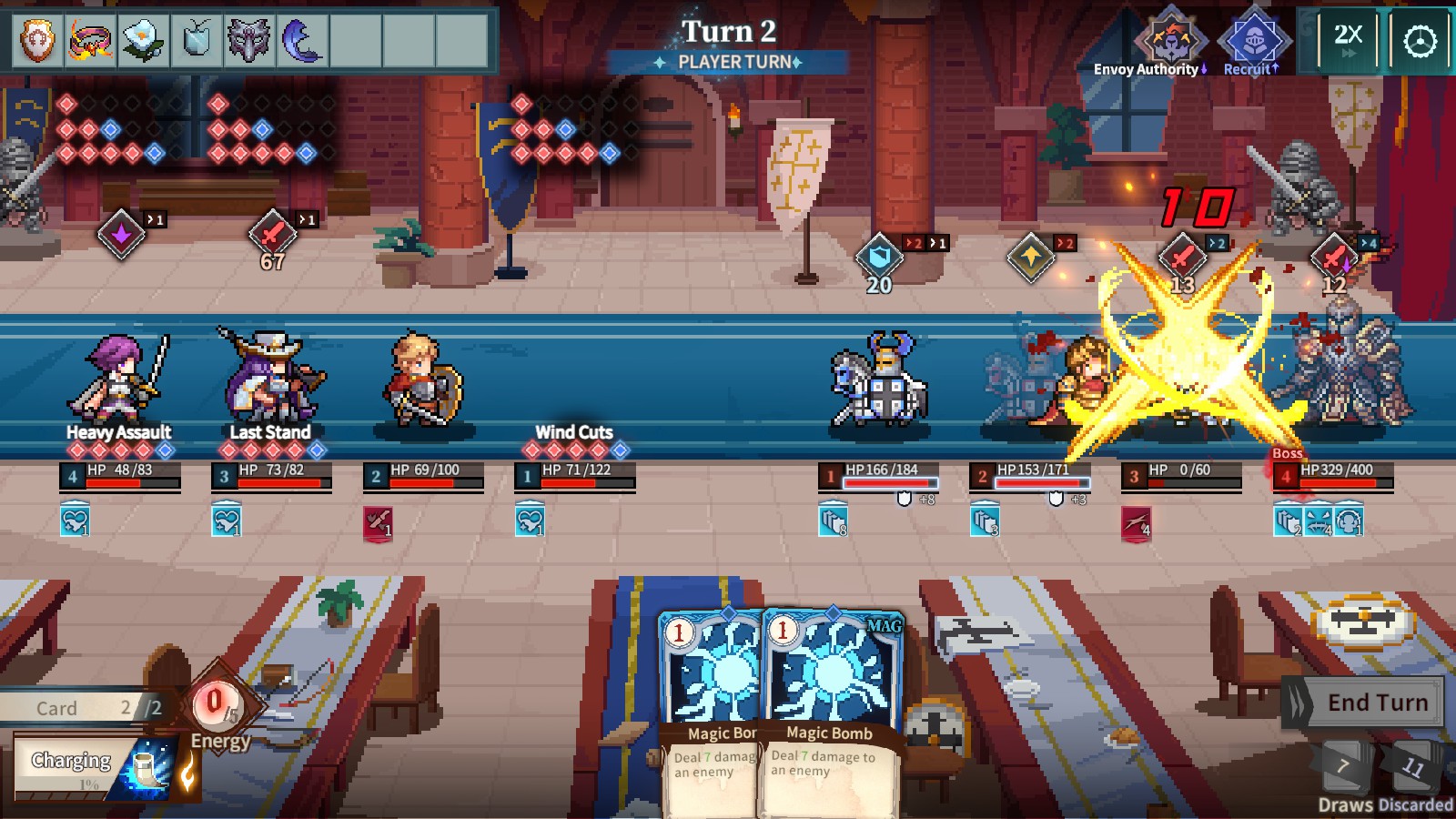Inspect the white flower relic
1456x819 pixels.
coord(143,41)
